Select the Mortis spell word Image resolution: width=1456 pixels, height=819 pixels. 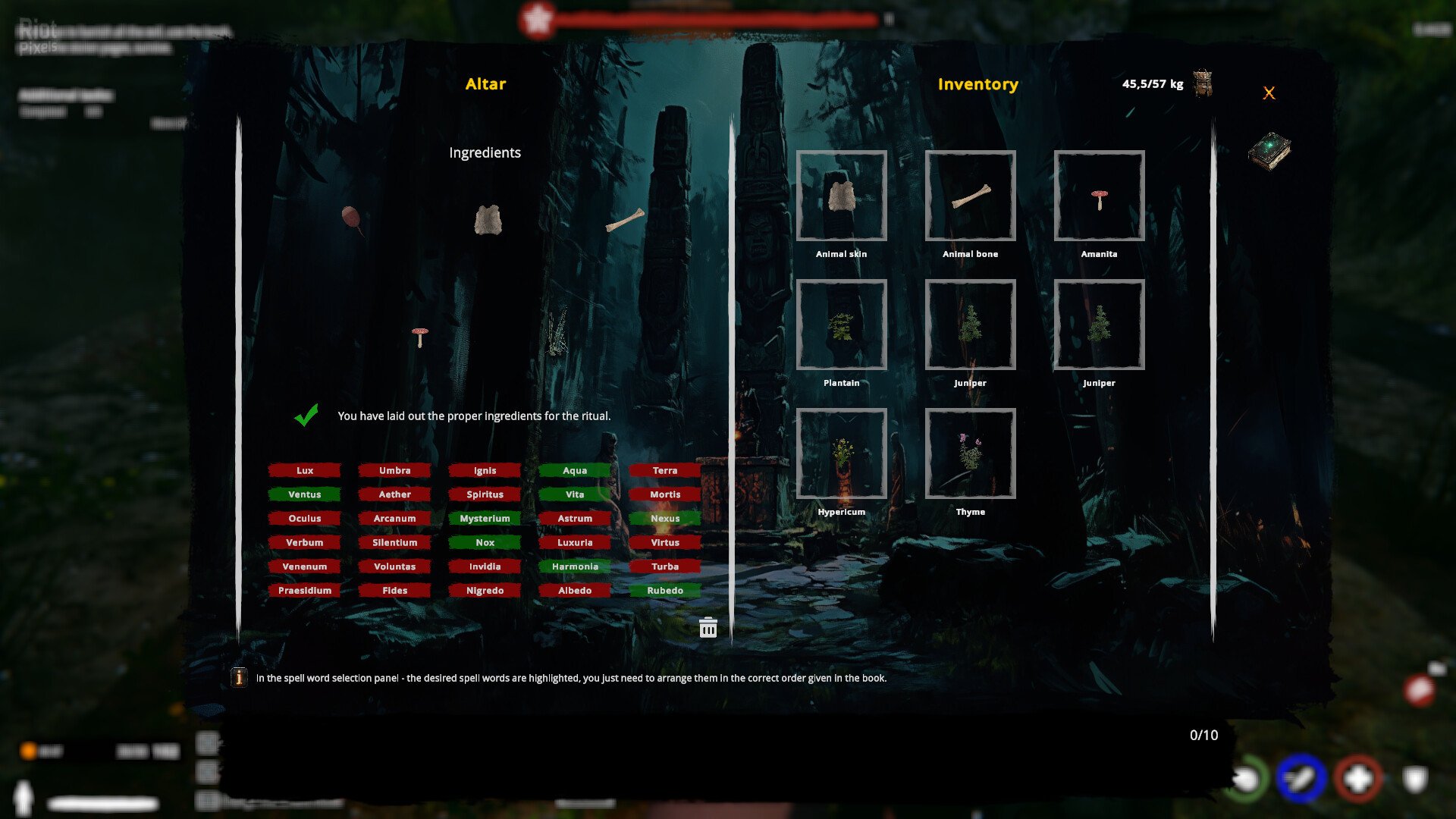665,494
